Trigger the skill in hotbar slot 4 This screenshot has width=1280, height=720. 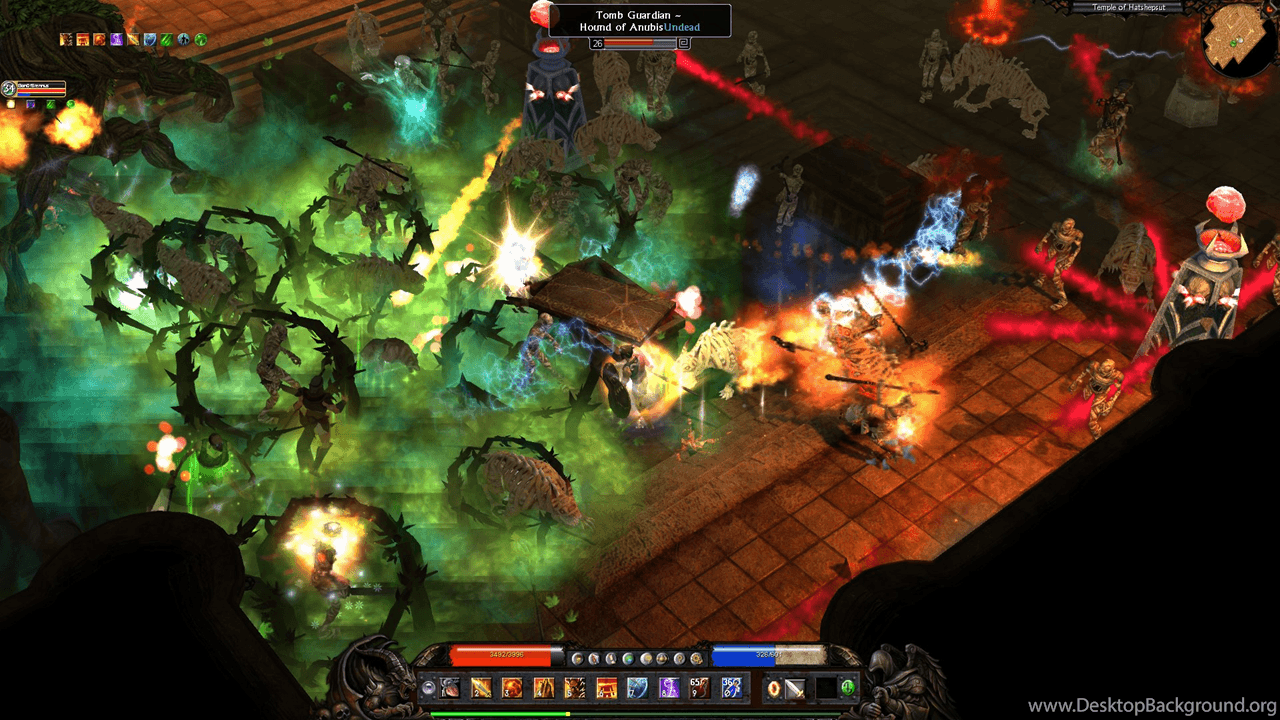click(x=544, y=688)
